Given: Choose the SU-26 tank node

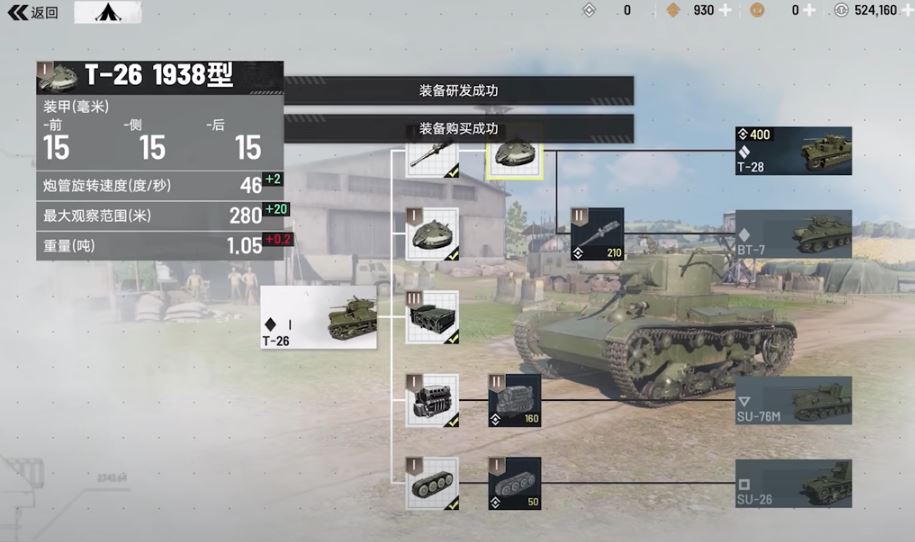Looking at the screenshot, I should tap(794, 483).
